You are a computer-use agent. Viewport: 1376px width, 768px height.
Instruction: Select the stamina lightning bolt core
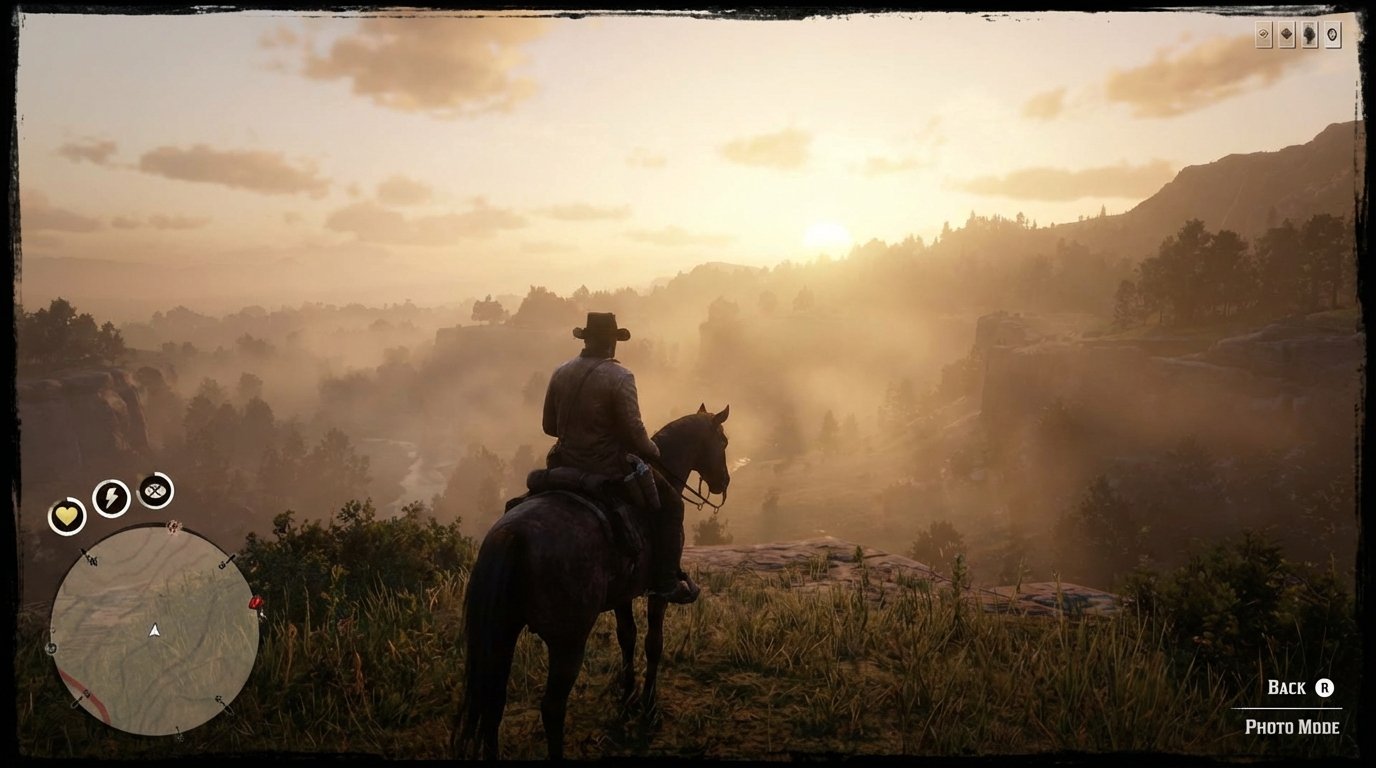(x=110, y=496)
